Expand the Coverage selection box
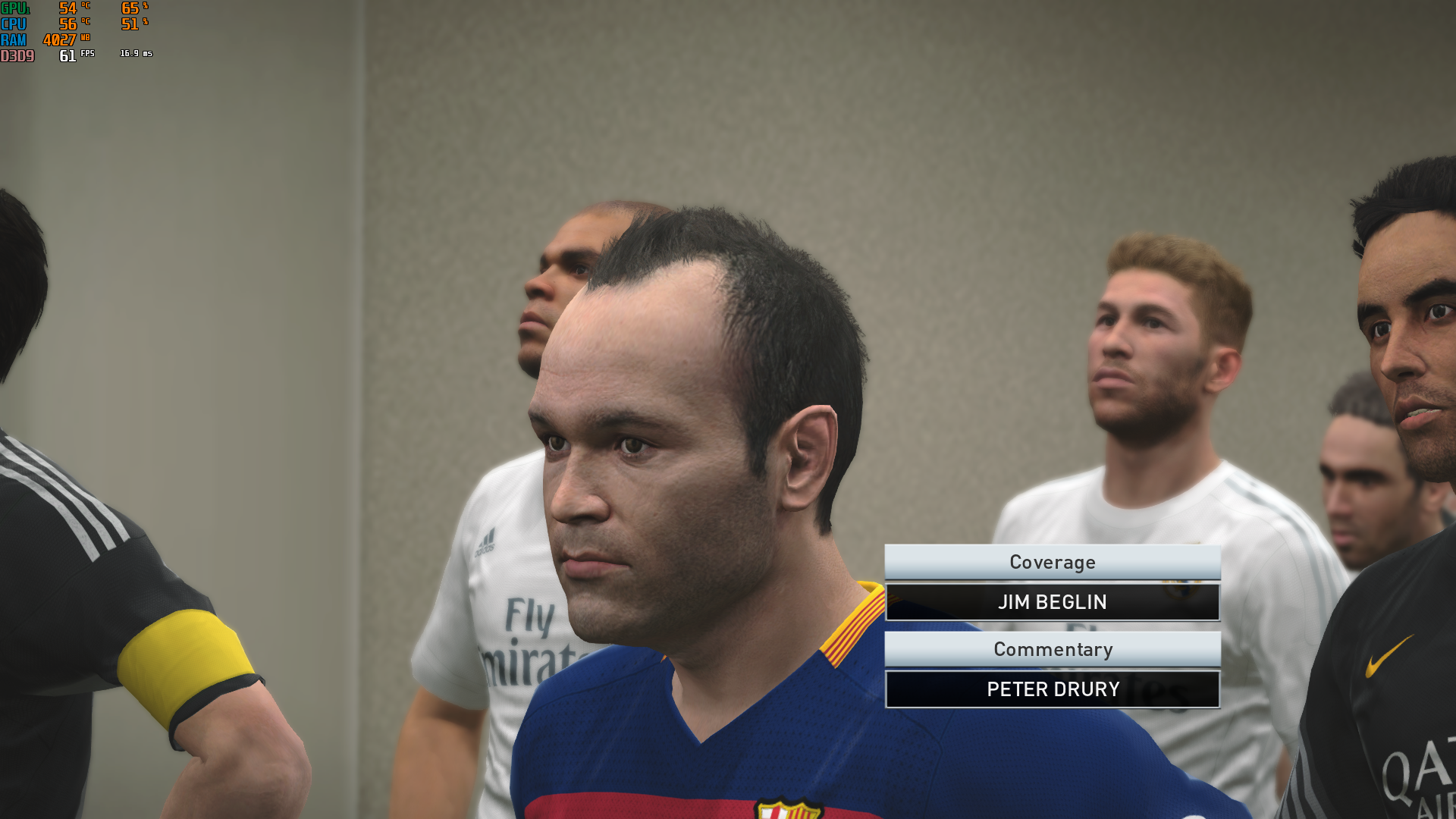The width and height of the screenshot is (1456, 819). [x=1053, y=562]
